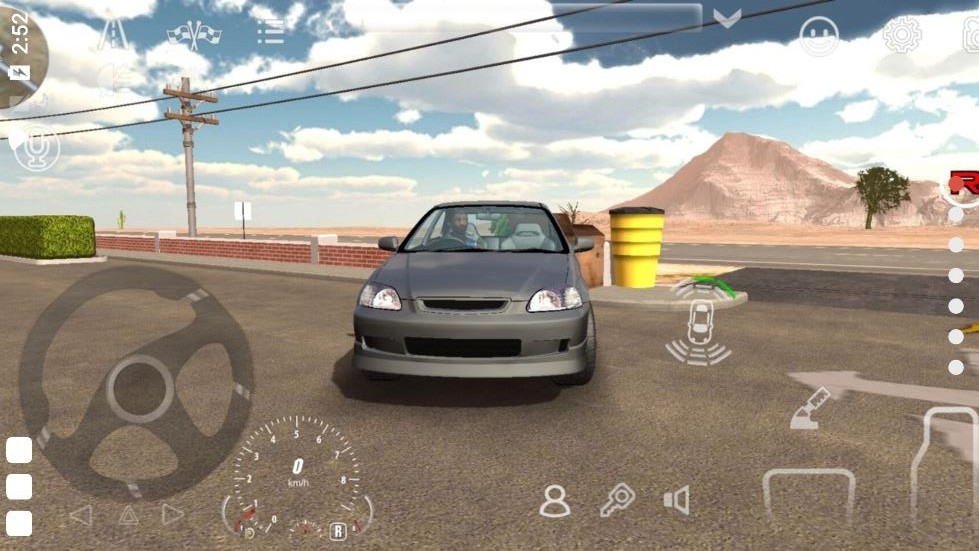Viewport: 979px width, 551px height.
Task: Tap the road icon at top
Action: 111,33
